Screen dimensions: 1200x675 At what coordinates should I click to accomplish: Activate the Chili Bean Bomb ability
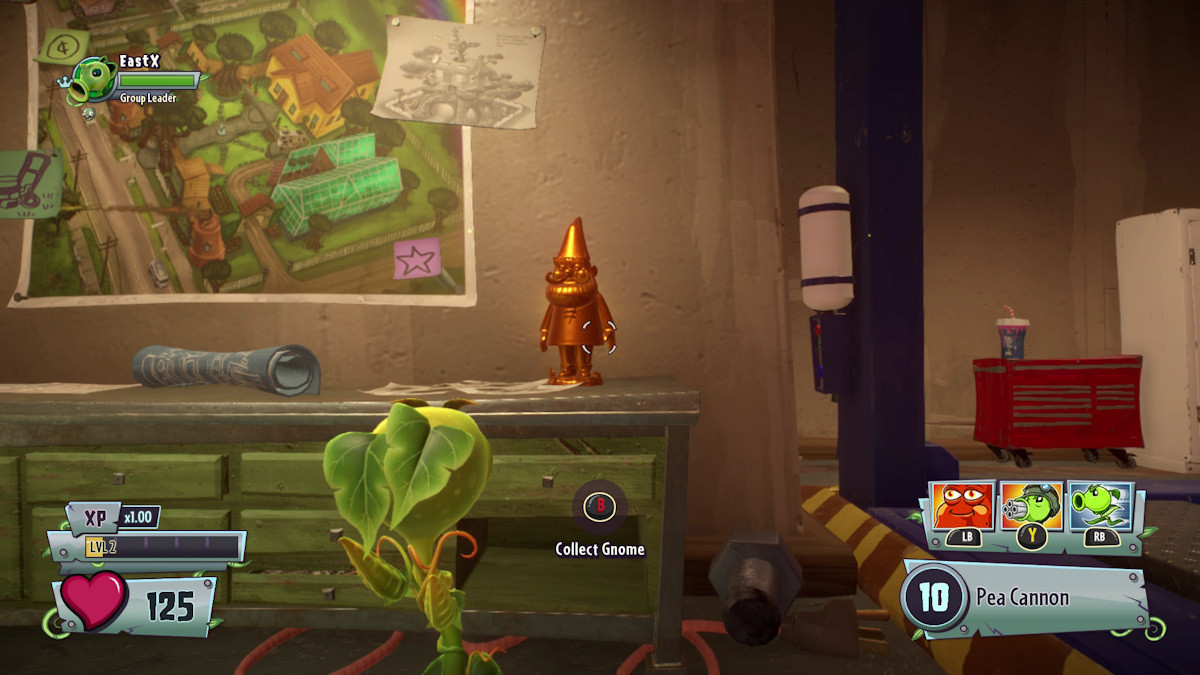[963, 507]
